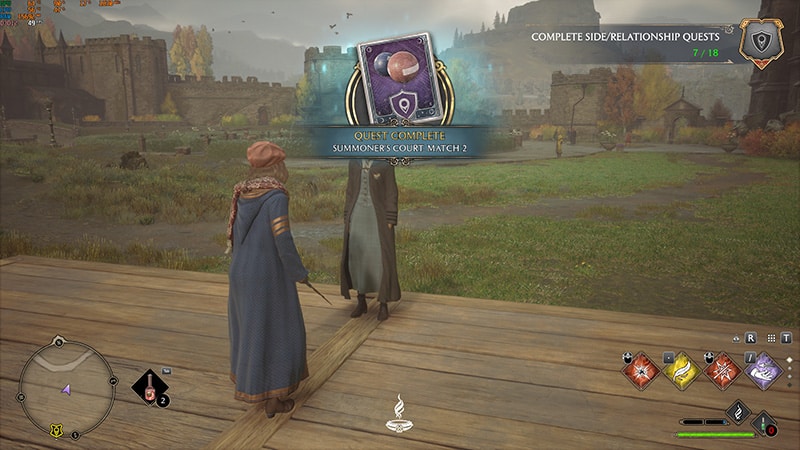The width and height of the screenshot is (800, 450).
Task: Click the quest shield badge icon
Action: coord(762,42)
